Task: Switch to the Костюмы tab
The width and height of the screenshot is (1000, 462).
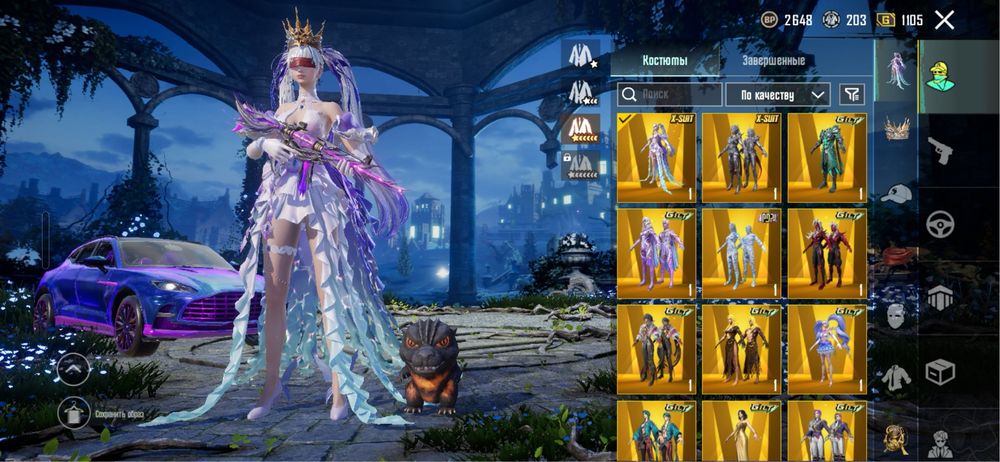Action: [x=663, y=61]
